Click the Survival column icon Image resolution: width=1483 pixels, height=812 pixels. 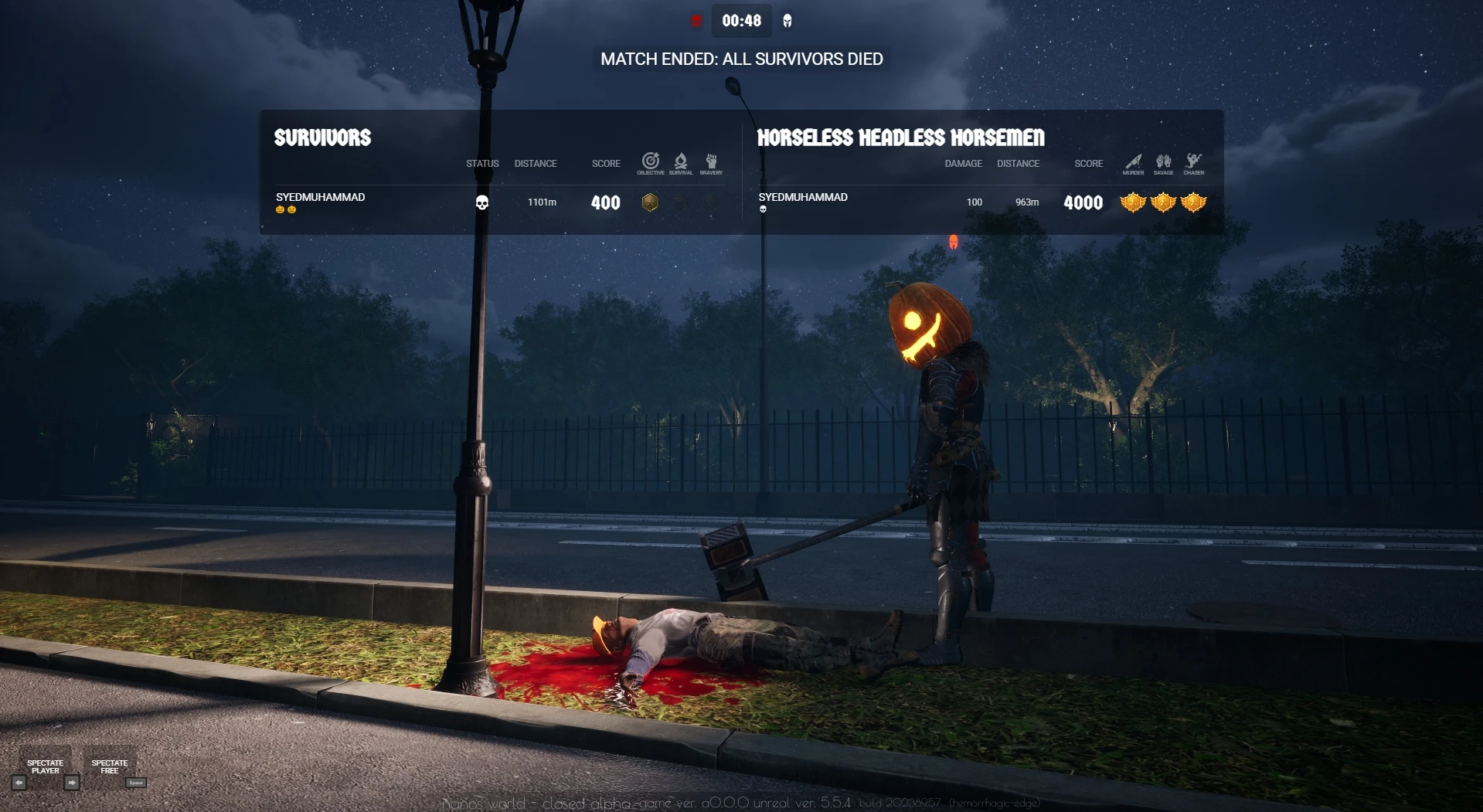click(681, 162)
